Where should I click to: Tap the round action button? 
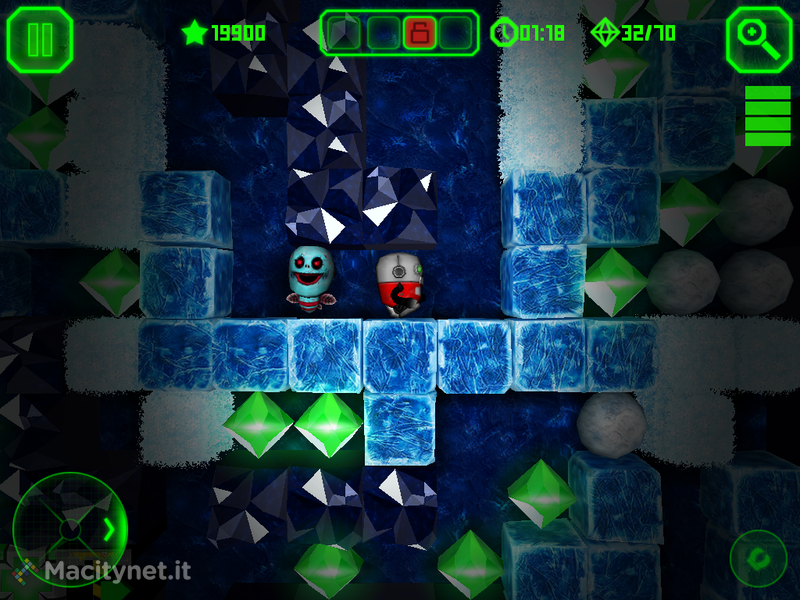pos(758,558)
